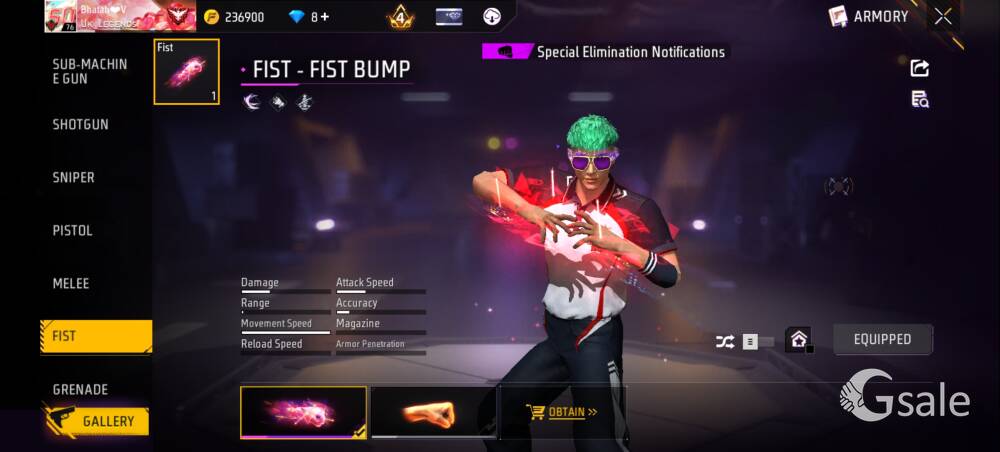Select the Sniper category
1000x452 pixels.
(74, 177)
